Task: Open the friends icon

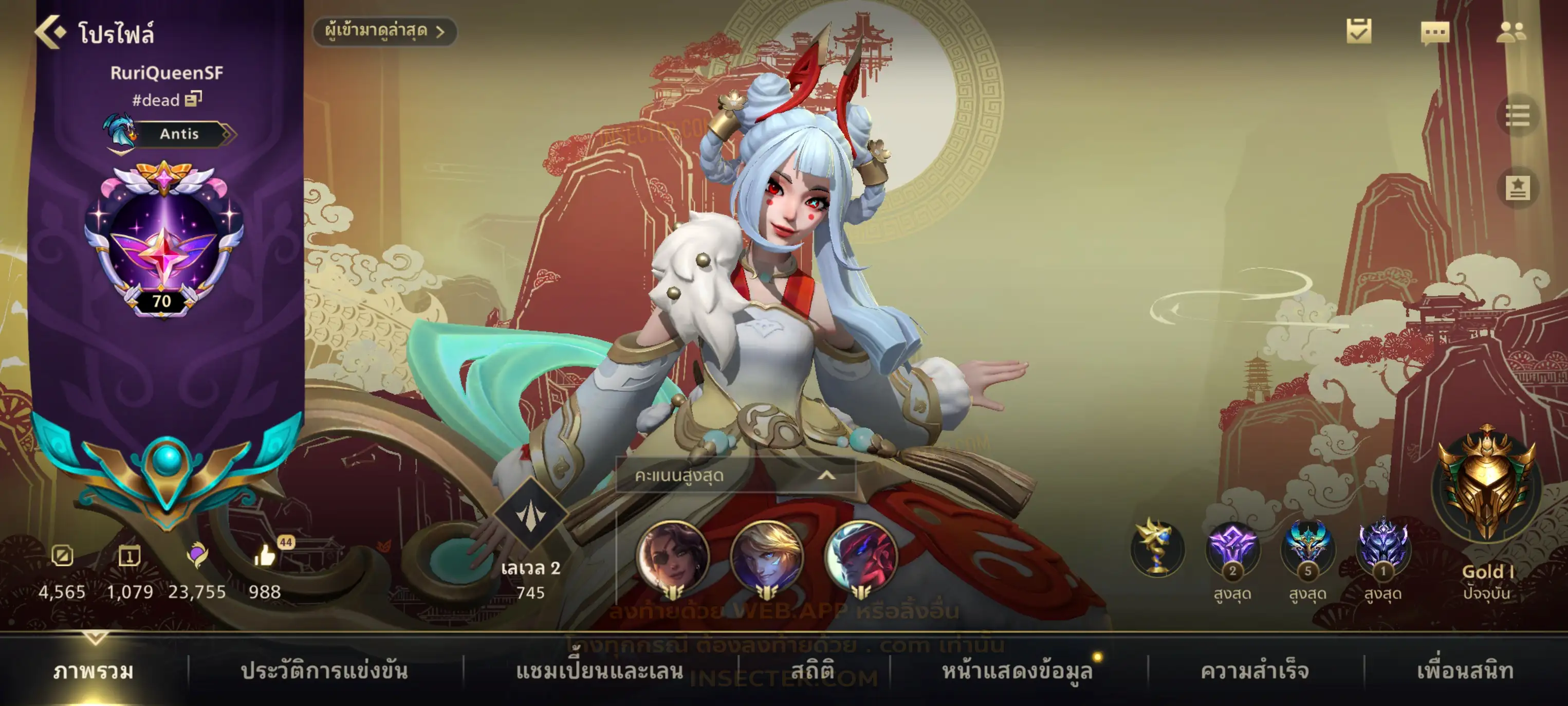Action: click(1510, 33)
